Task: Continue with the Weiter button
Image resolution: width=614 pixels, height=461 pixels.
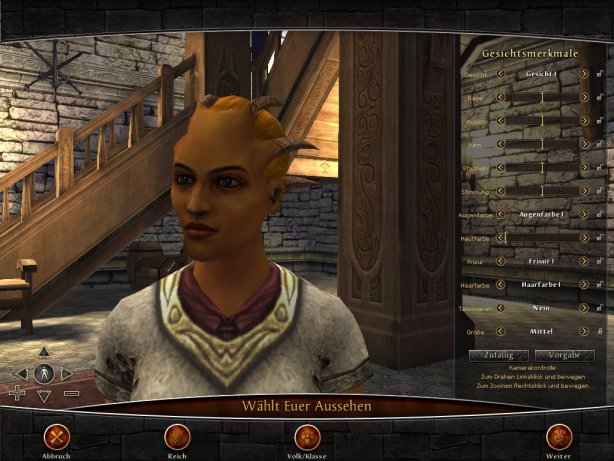Action: click(558, 436)
